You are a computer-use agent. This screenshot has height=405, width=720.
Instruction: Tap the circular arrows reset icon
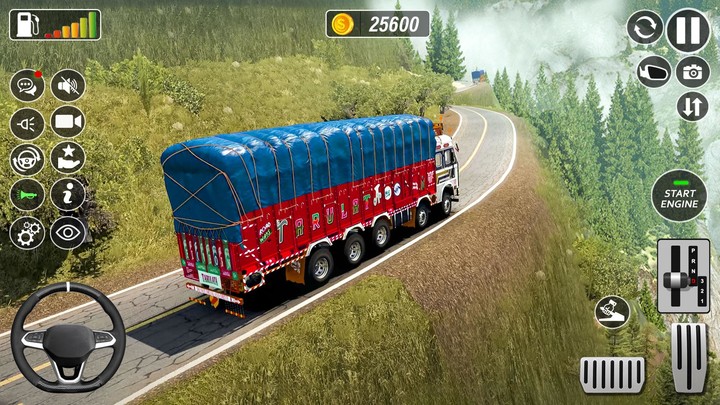click(x=645, y=27)
